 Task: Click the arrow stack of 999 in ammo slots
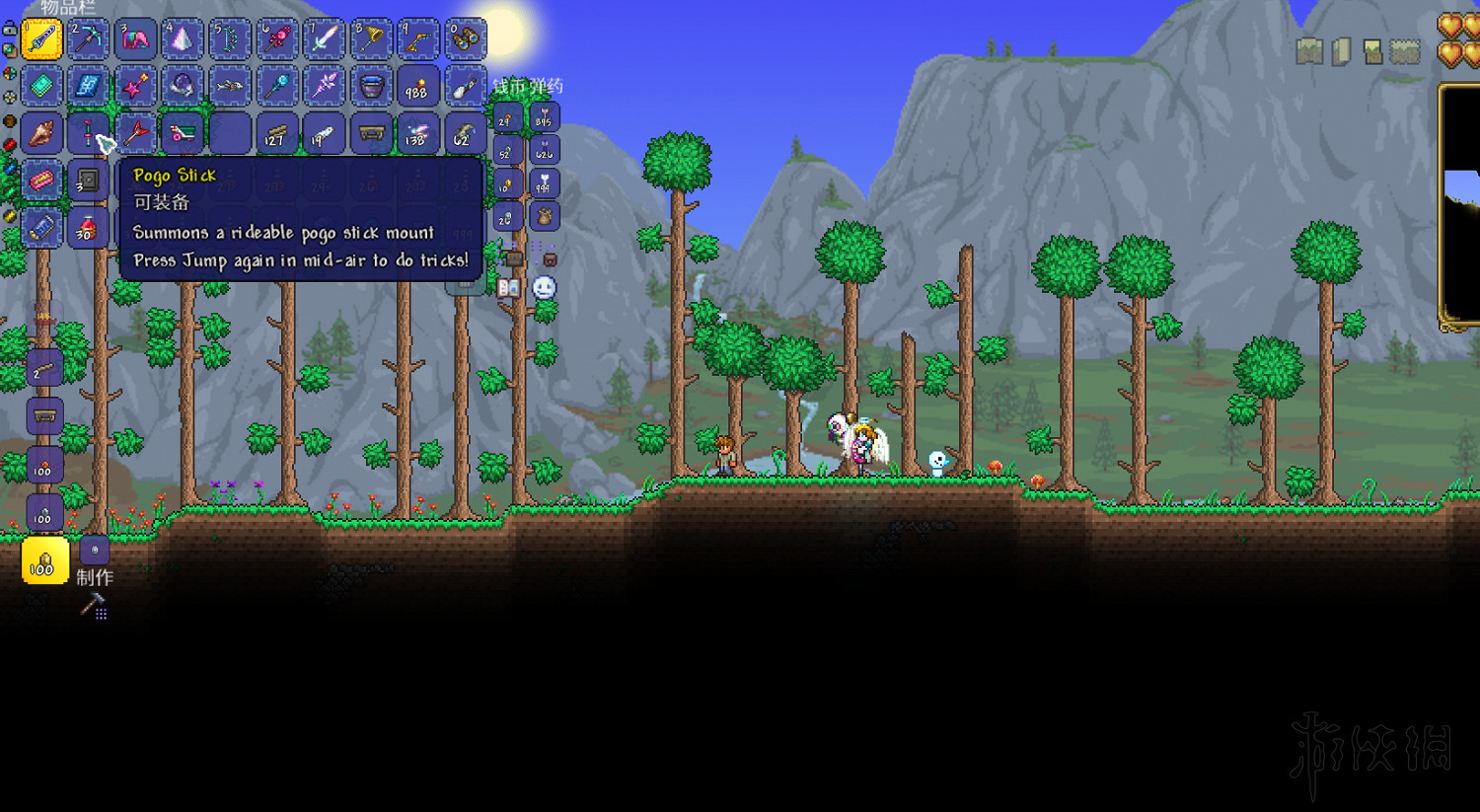click(x=543, y=184)
